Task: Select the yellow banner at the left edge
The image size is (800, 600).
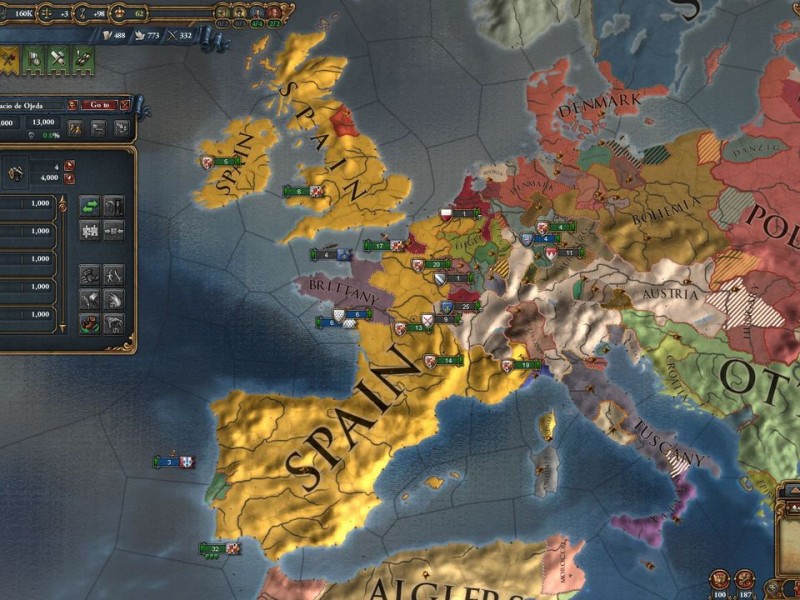Action: point(8,57)
